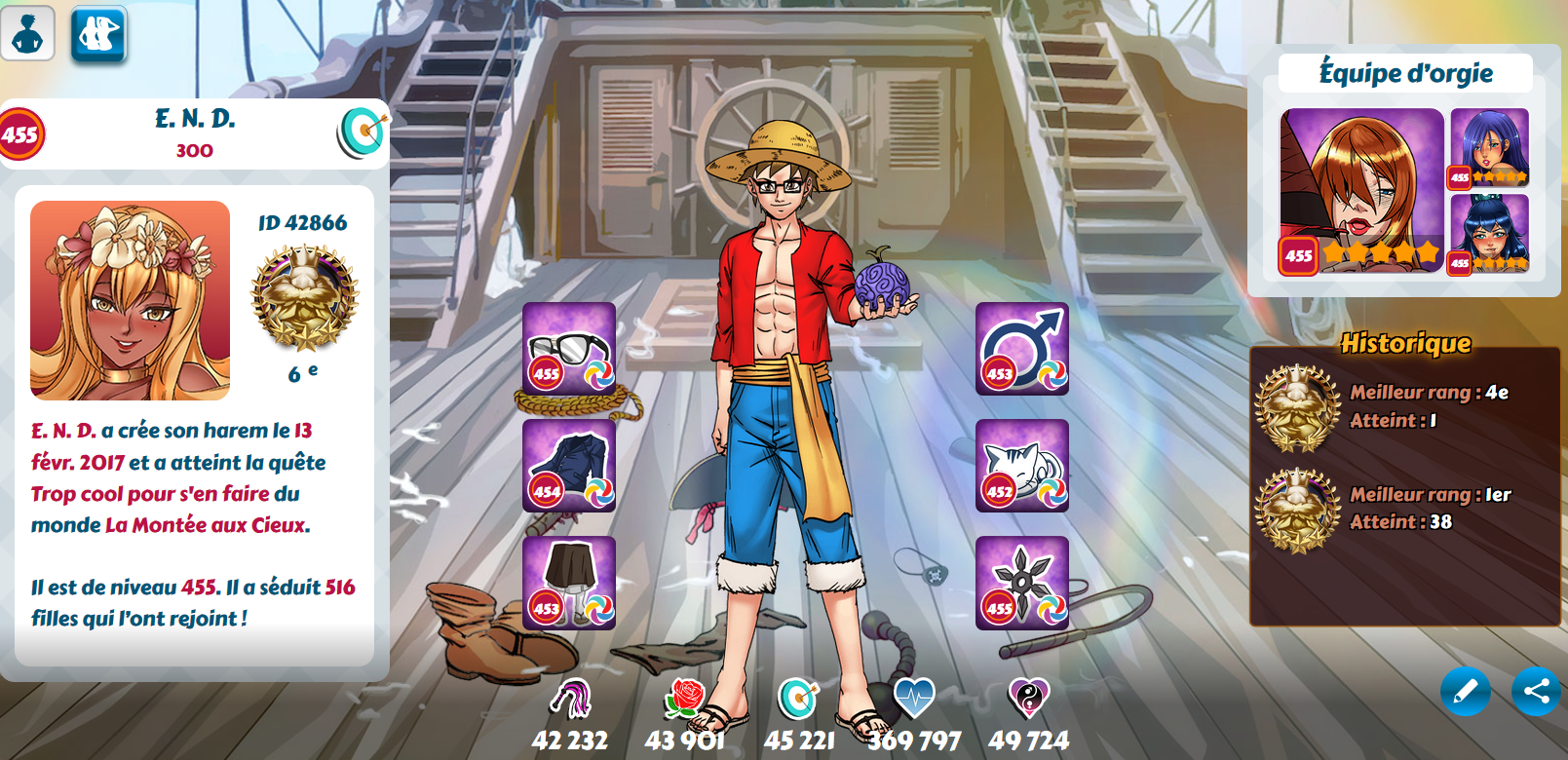Click the gold rank medal under the ID

(304, 298)
